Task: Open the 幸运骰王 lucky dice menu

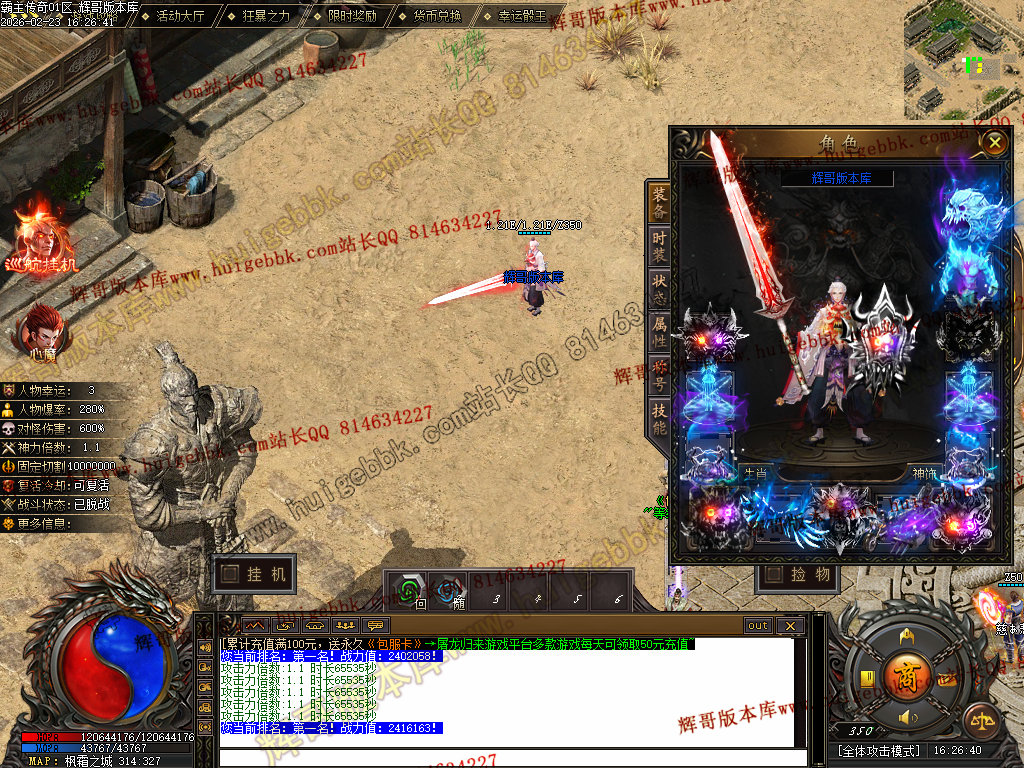Action: pos(523,16)
